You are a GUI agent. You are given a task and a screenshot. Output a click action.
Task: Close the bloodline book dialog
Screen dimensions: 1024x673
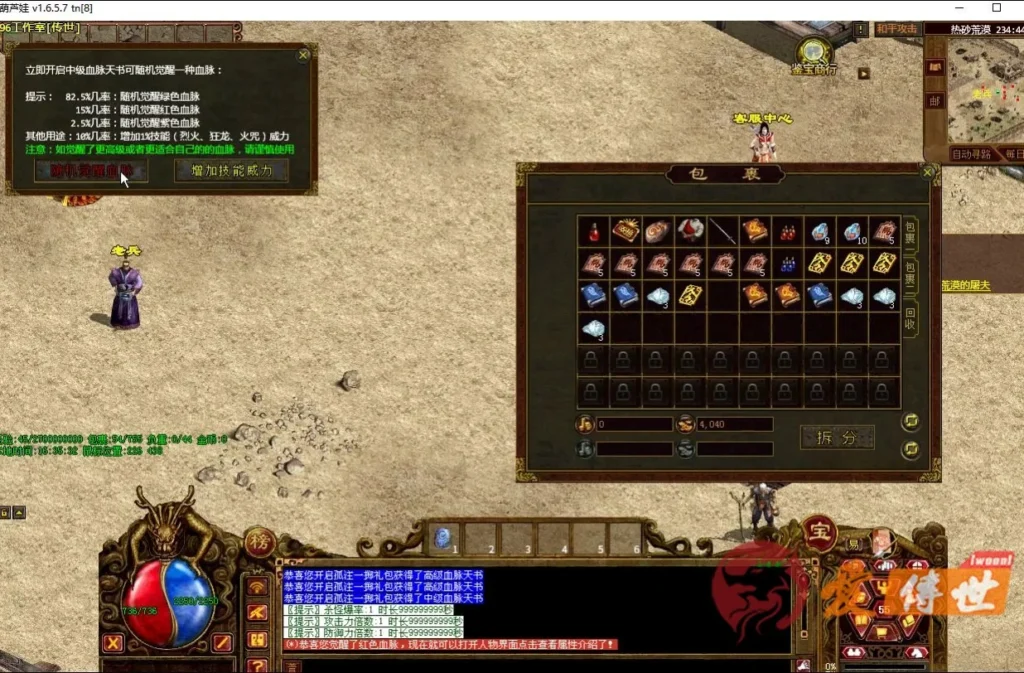click(x=304, y=55)
